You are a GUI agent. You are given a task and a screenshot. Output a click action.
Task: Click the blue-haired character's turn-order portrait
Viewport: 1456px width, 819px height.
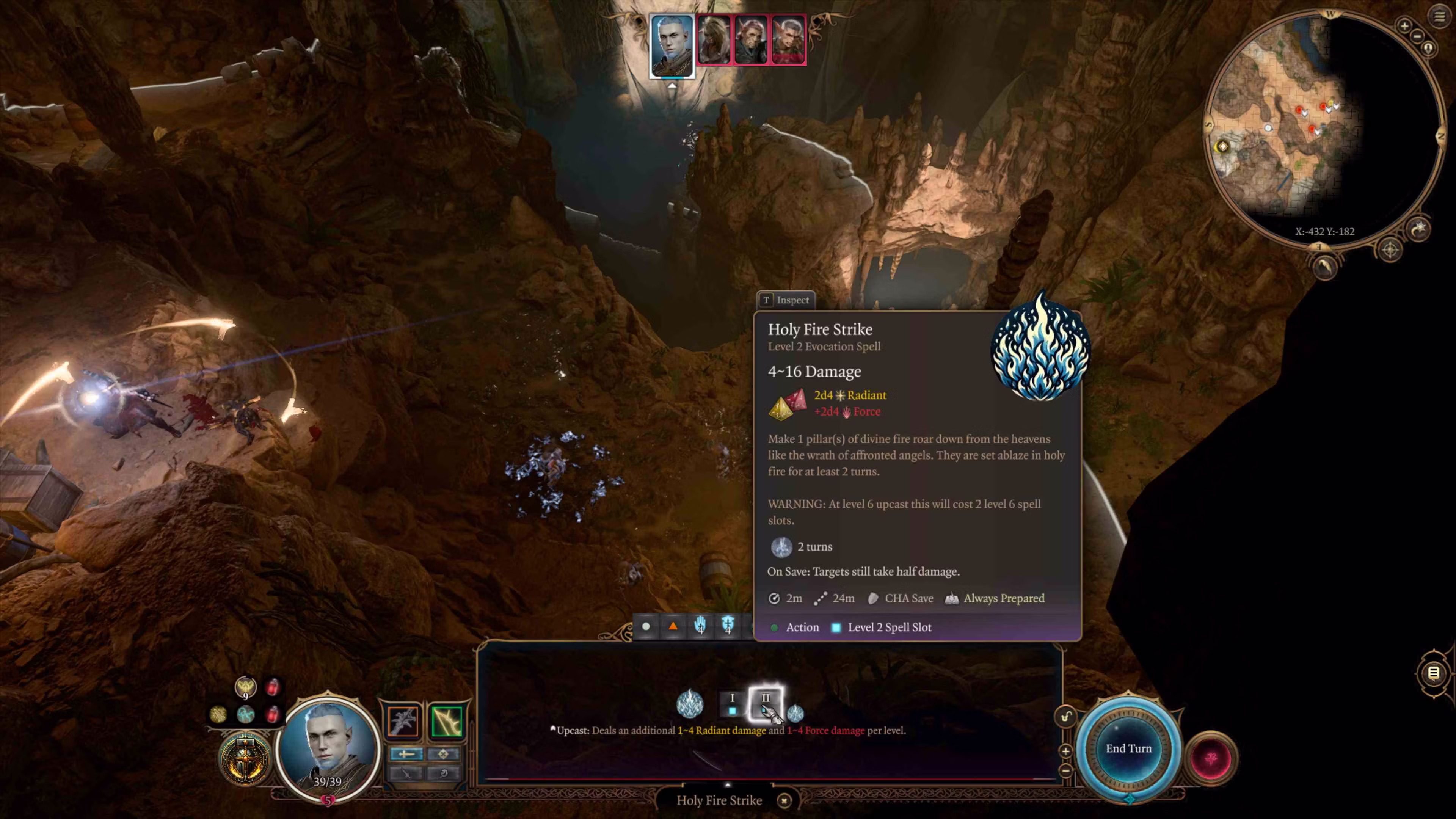672,46
